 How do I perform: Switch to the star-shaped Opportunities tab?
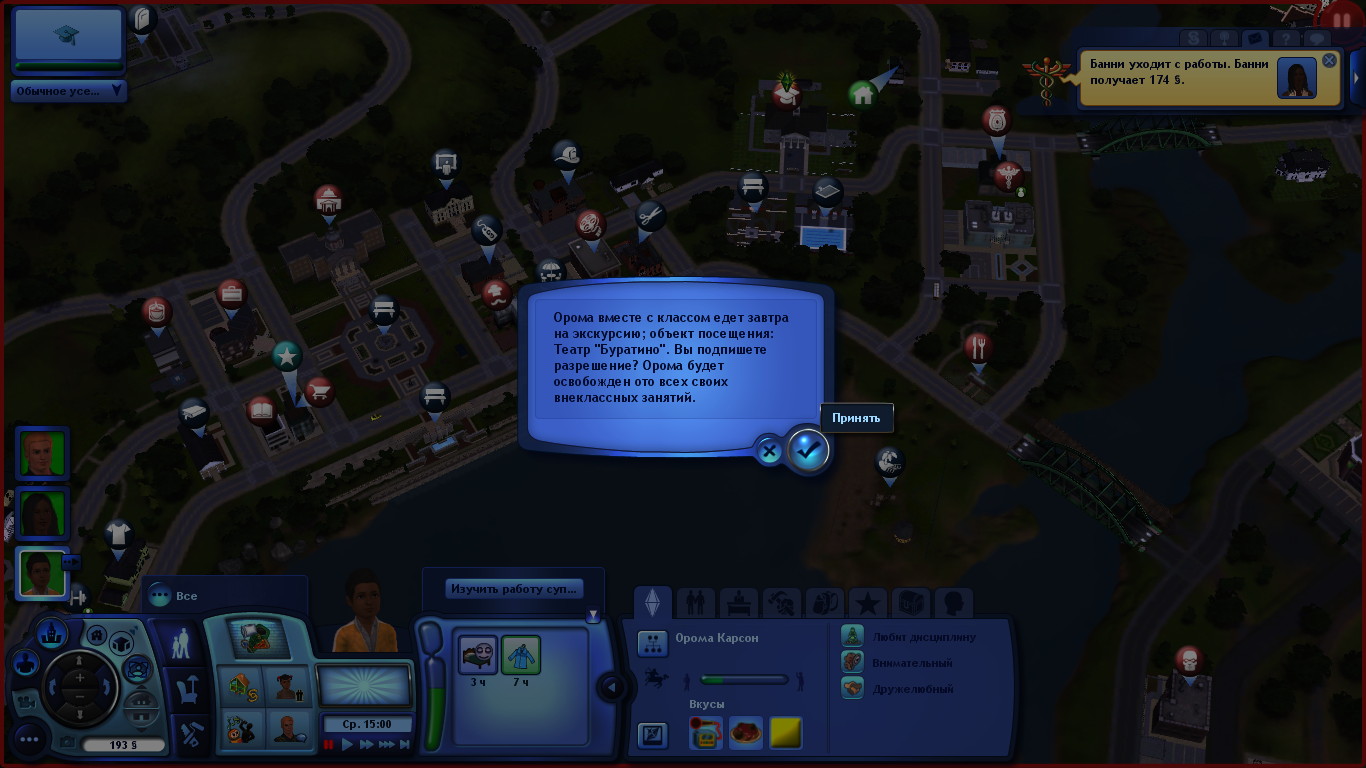click(868, 603)
